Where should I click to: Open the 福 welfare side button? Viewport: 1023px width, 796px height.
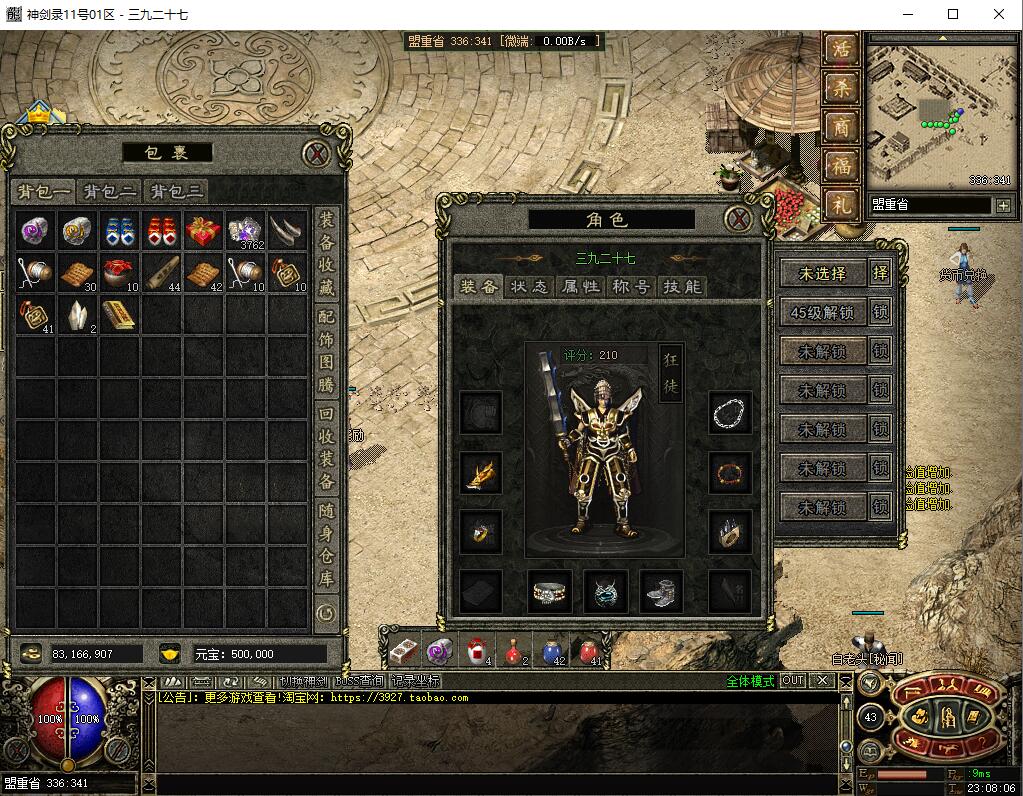tap(842, 165)
